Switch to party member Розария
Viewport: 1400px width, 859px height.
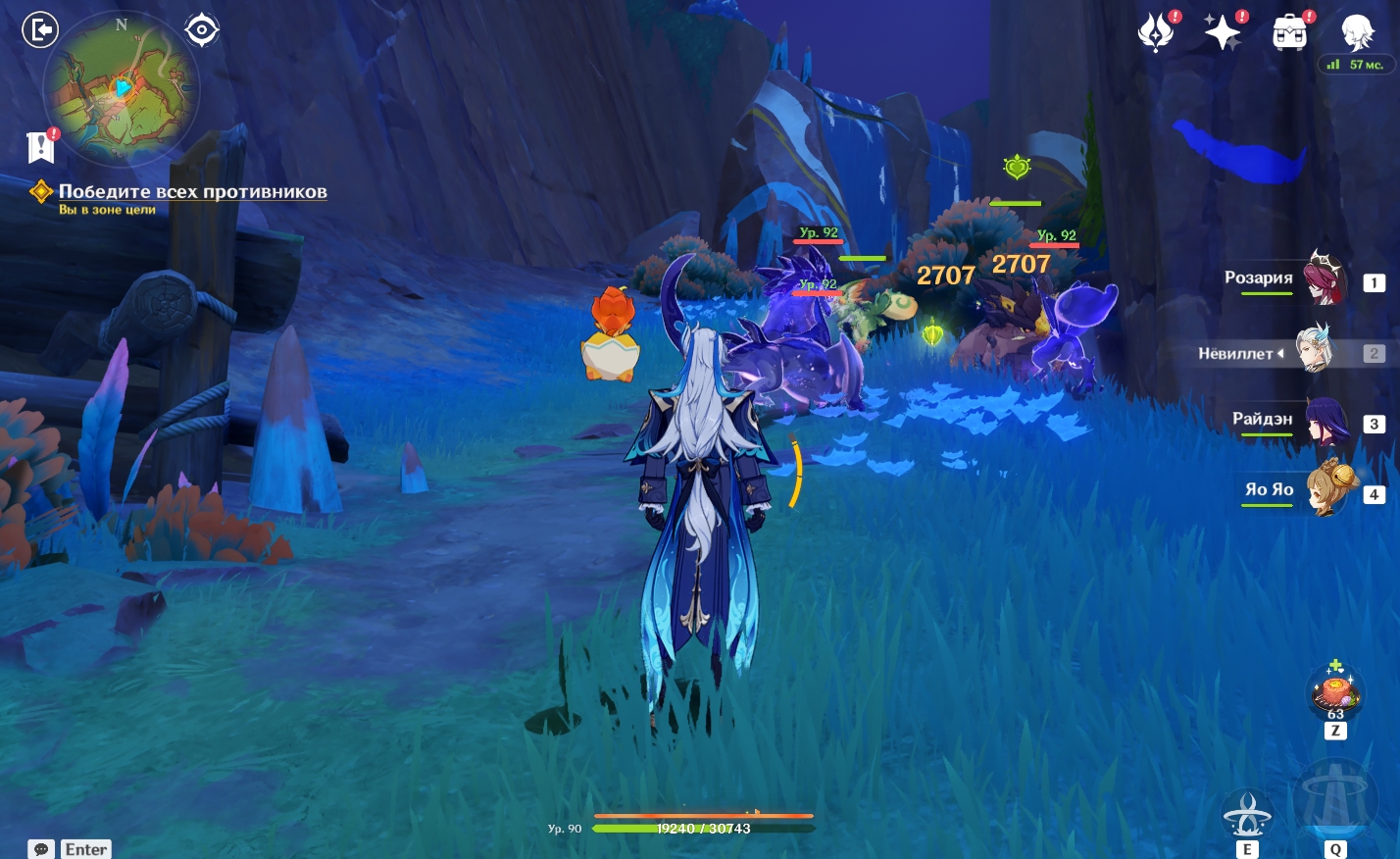coord(1324,279)
